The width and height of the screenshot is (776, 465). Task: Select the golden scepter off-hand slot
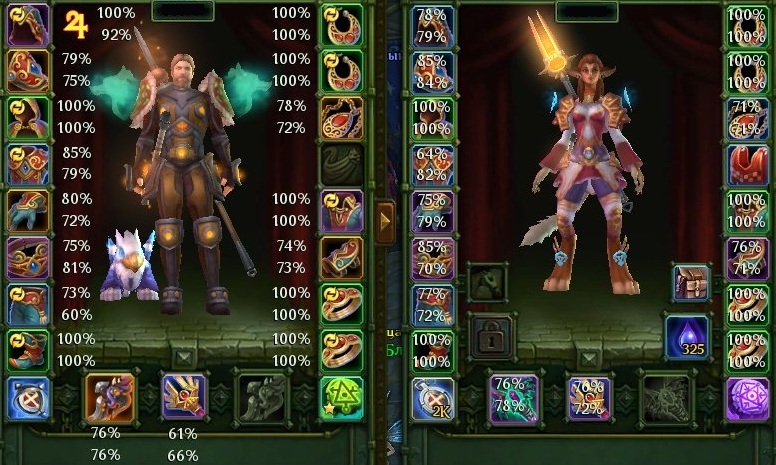184,396
